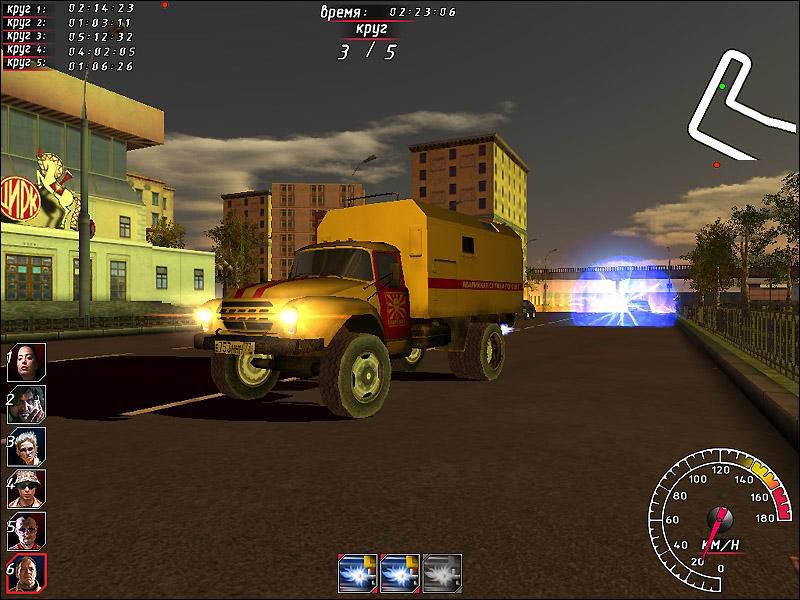This screenshot has height=600, width=800.
Task: Select the bald racer with glasses portrait
Action: point(27,531)
